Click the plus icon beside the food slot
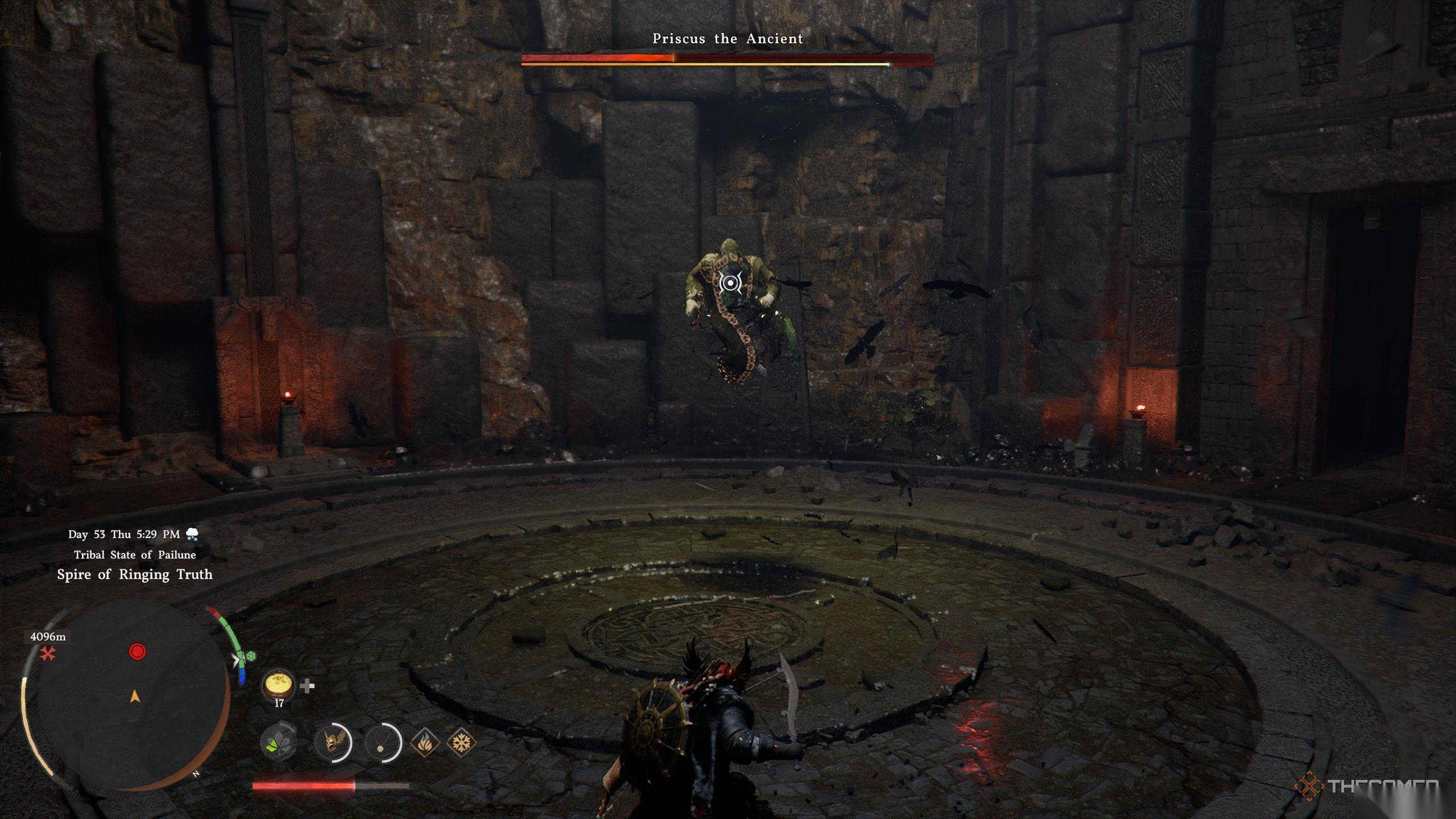1456x819 pixels. click(x=307, y=686)
